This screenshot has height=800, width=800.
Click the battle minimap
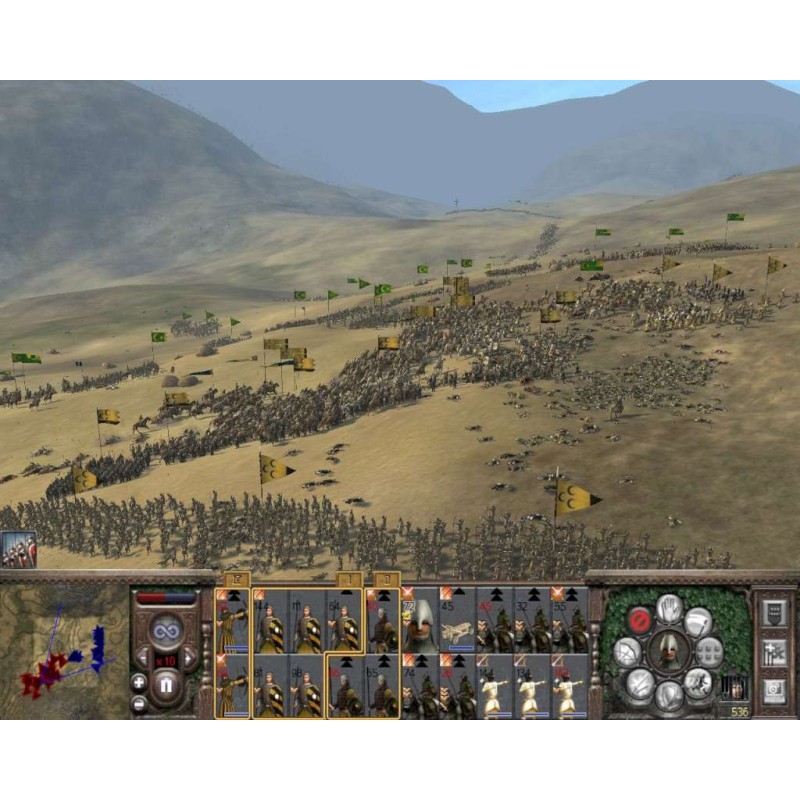62,652
